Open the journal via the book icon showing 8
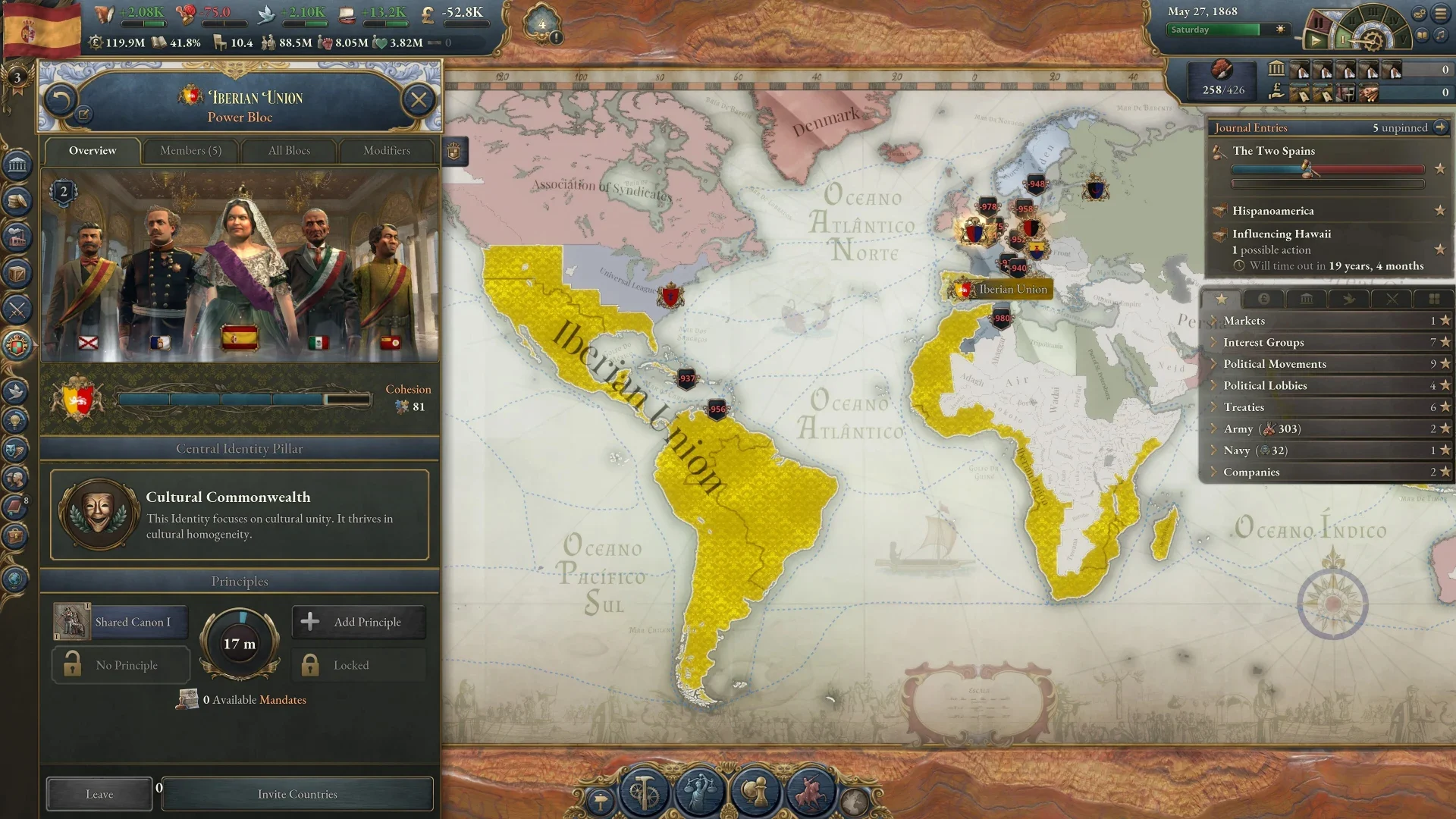Viewport: 1456px width, 819px height. 14,506
